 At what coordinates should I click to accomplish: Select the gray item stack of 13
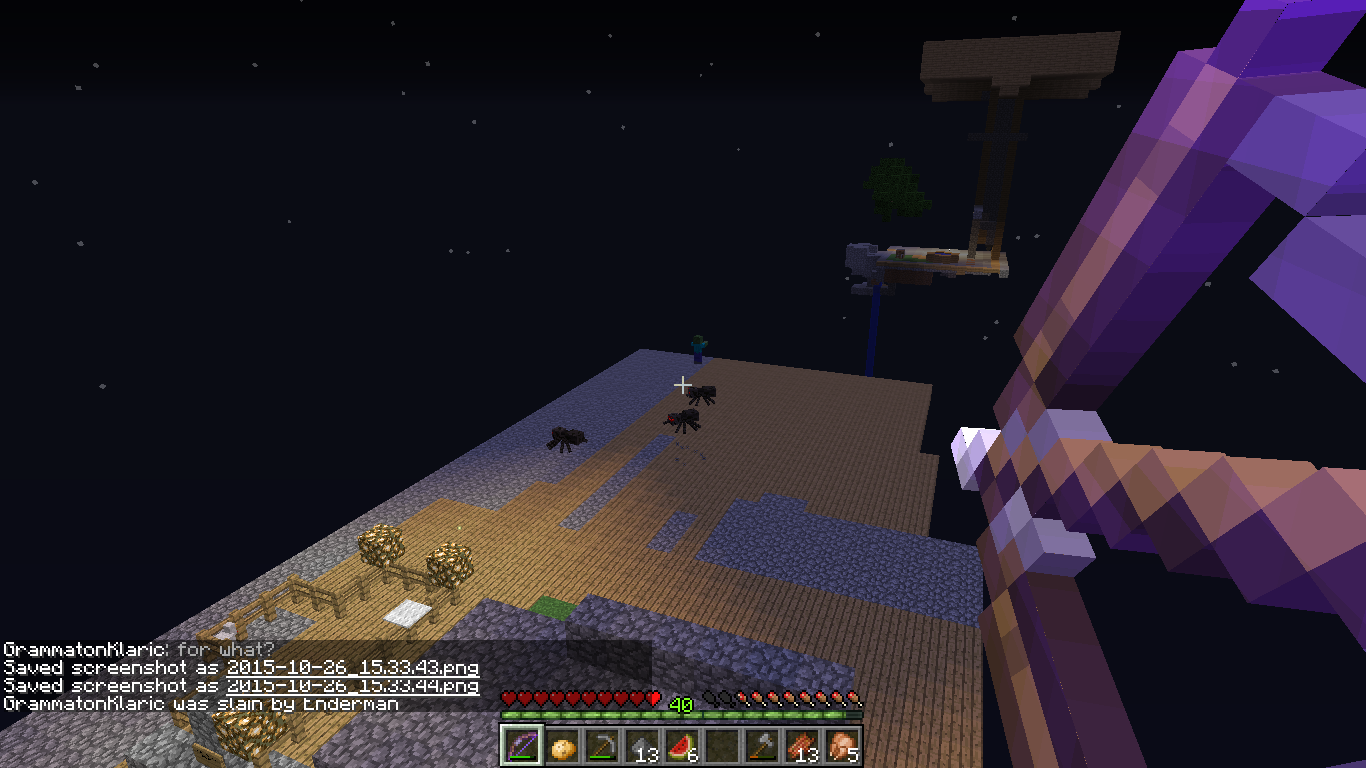[x=642, y=746]
